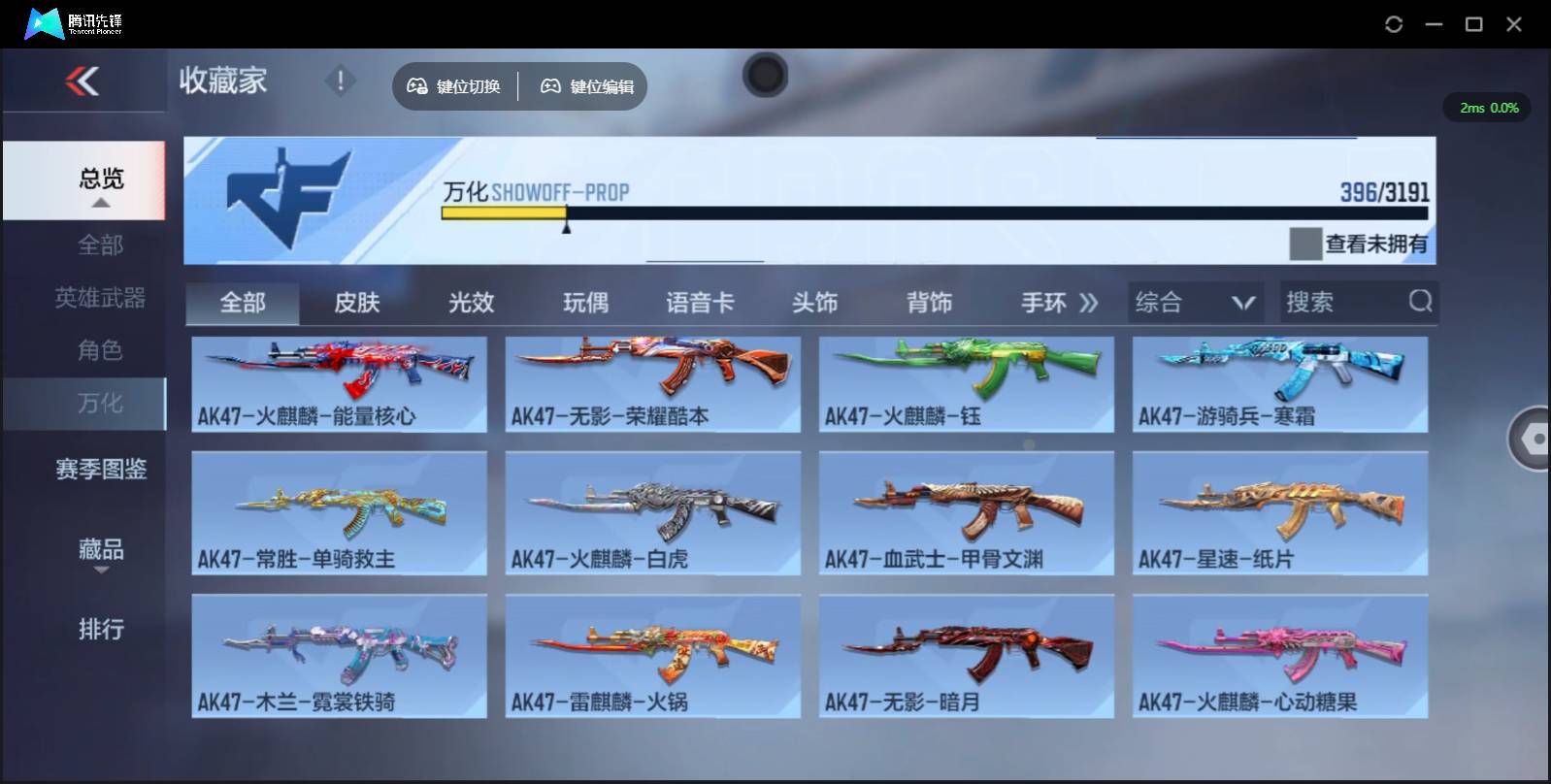
Task: Click the search magnifier icon
Action: [1421, 302]
